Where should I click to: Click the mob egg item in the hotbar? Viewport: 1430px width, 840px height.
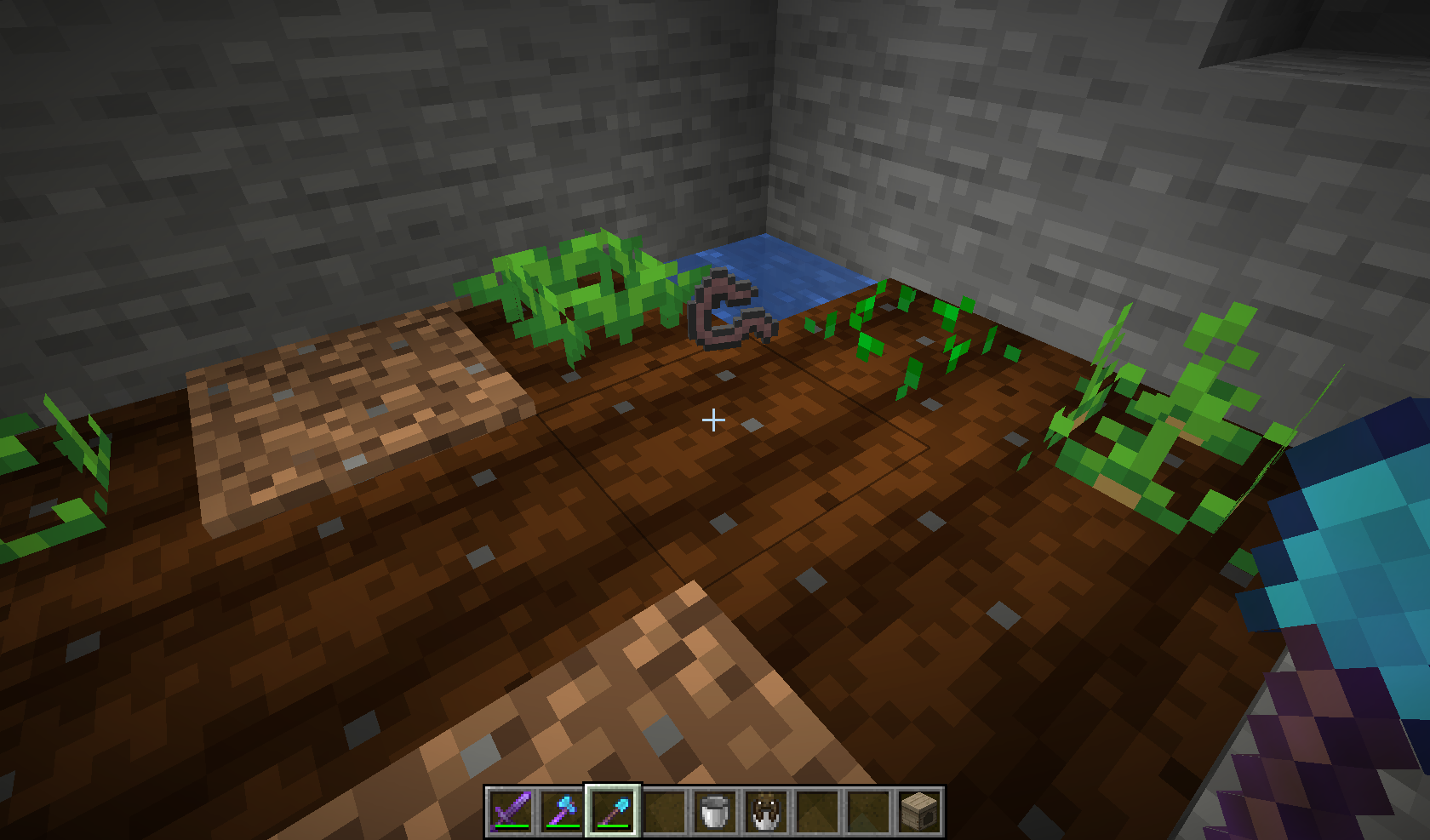tap(764, 810)
